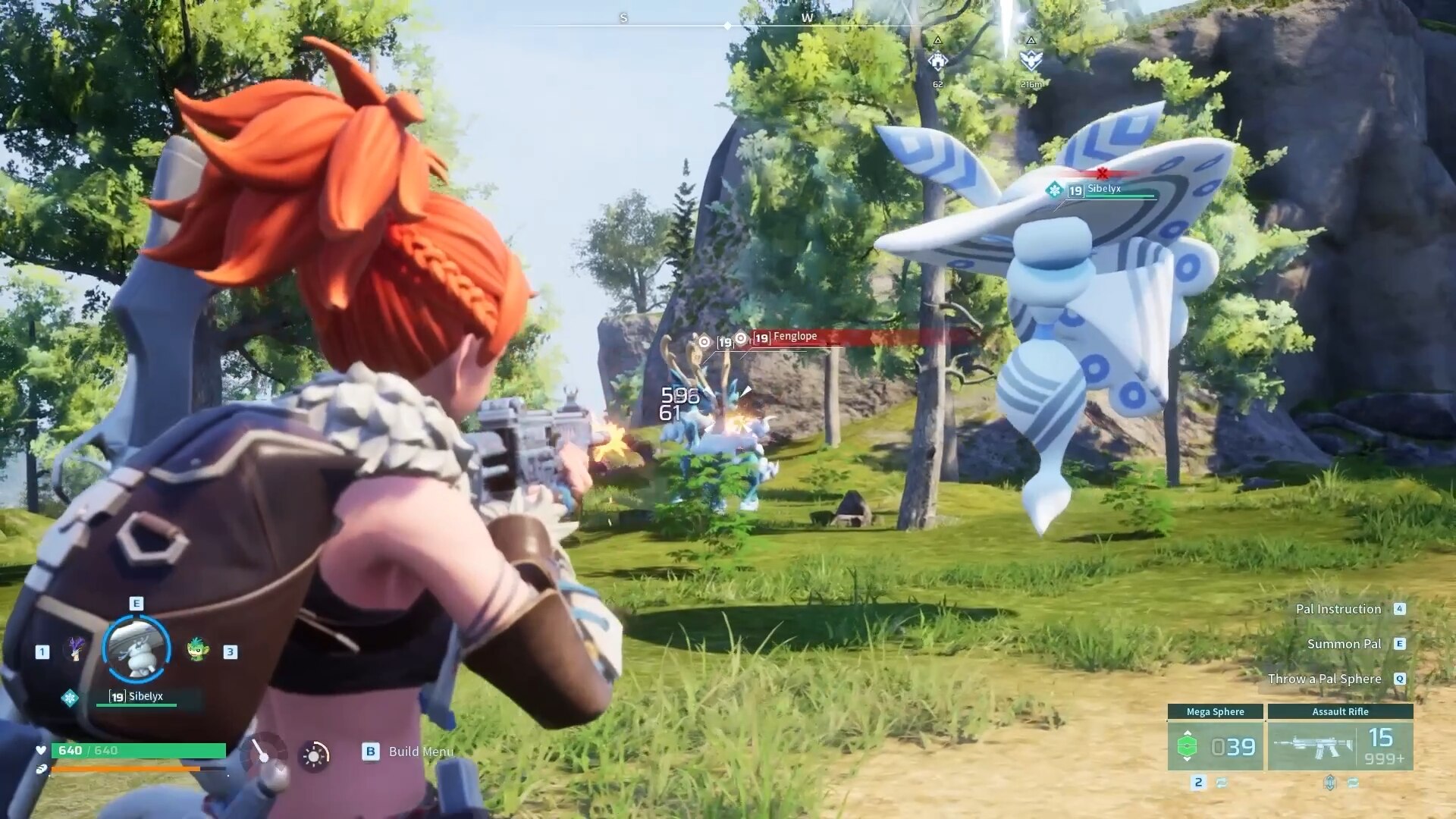This screenshot has height=819, width=1456.
Task: Click the Pal Instruction option
Action: pos(1338,609)
